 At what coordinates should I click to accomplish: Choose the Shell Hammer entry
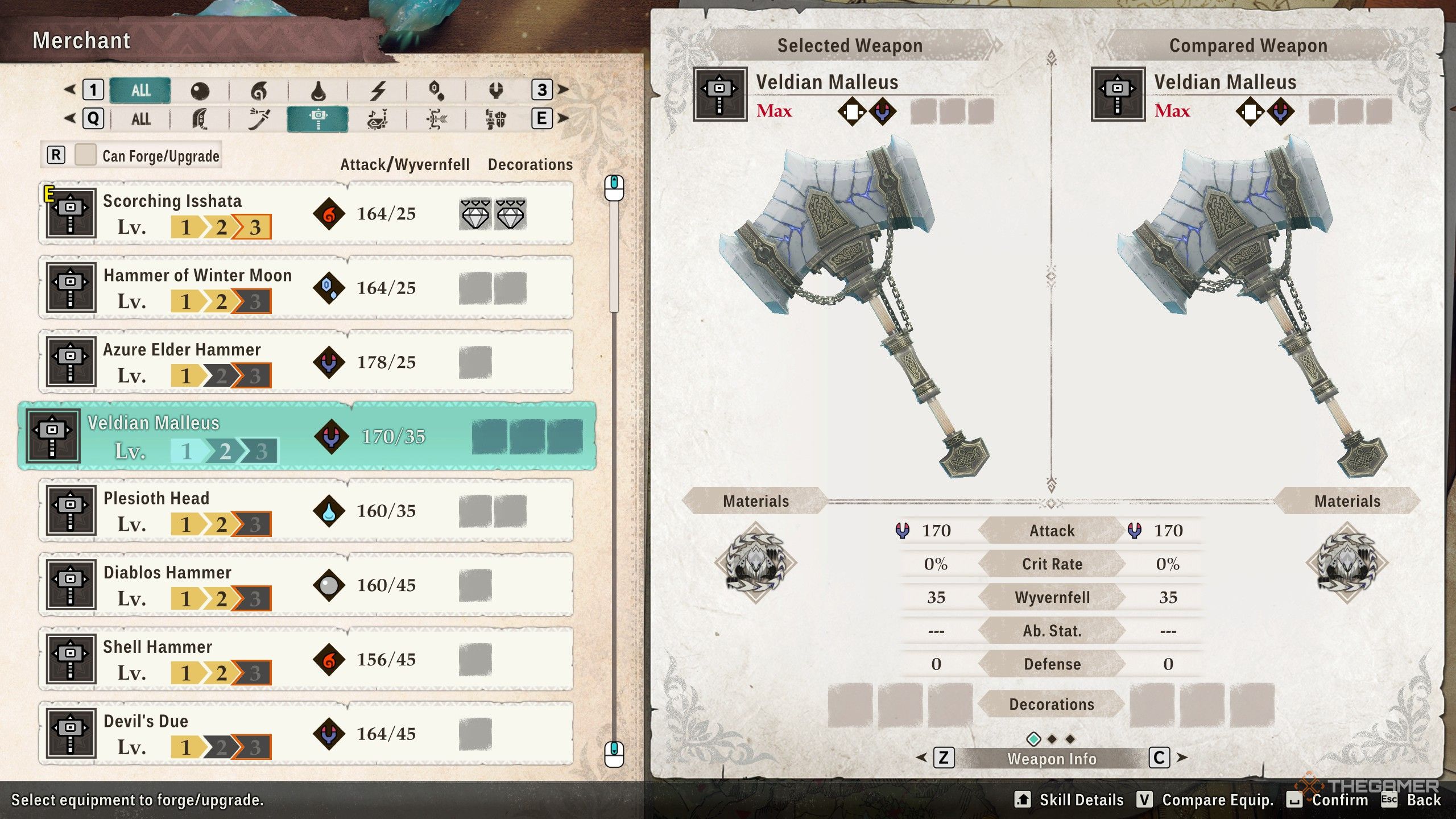coord(306,660)
